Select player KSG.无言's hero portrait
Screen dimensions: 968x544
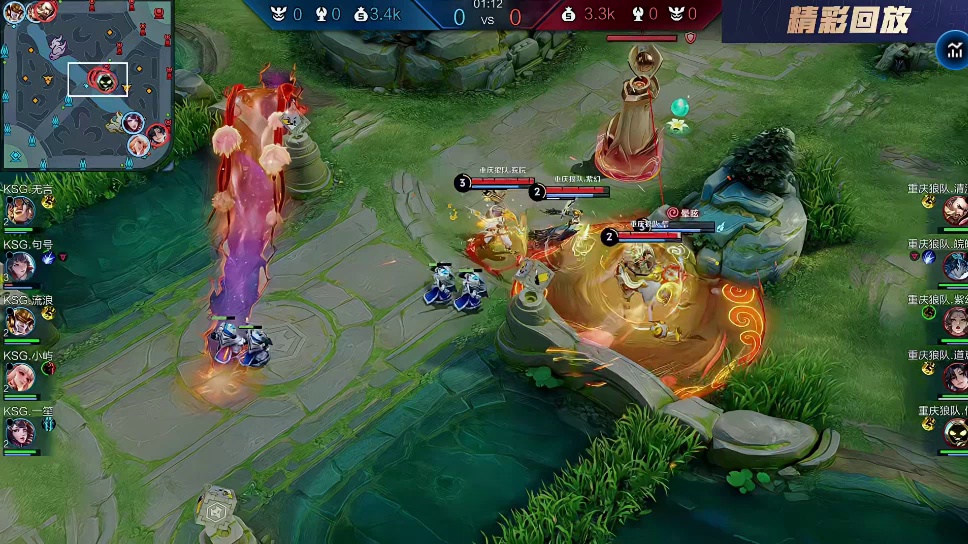(19, 210)
